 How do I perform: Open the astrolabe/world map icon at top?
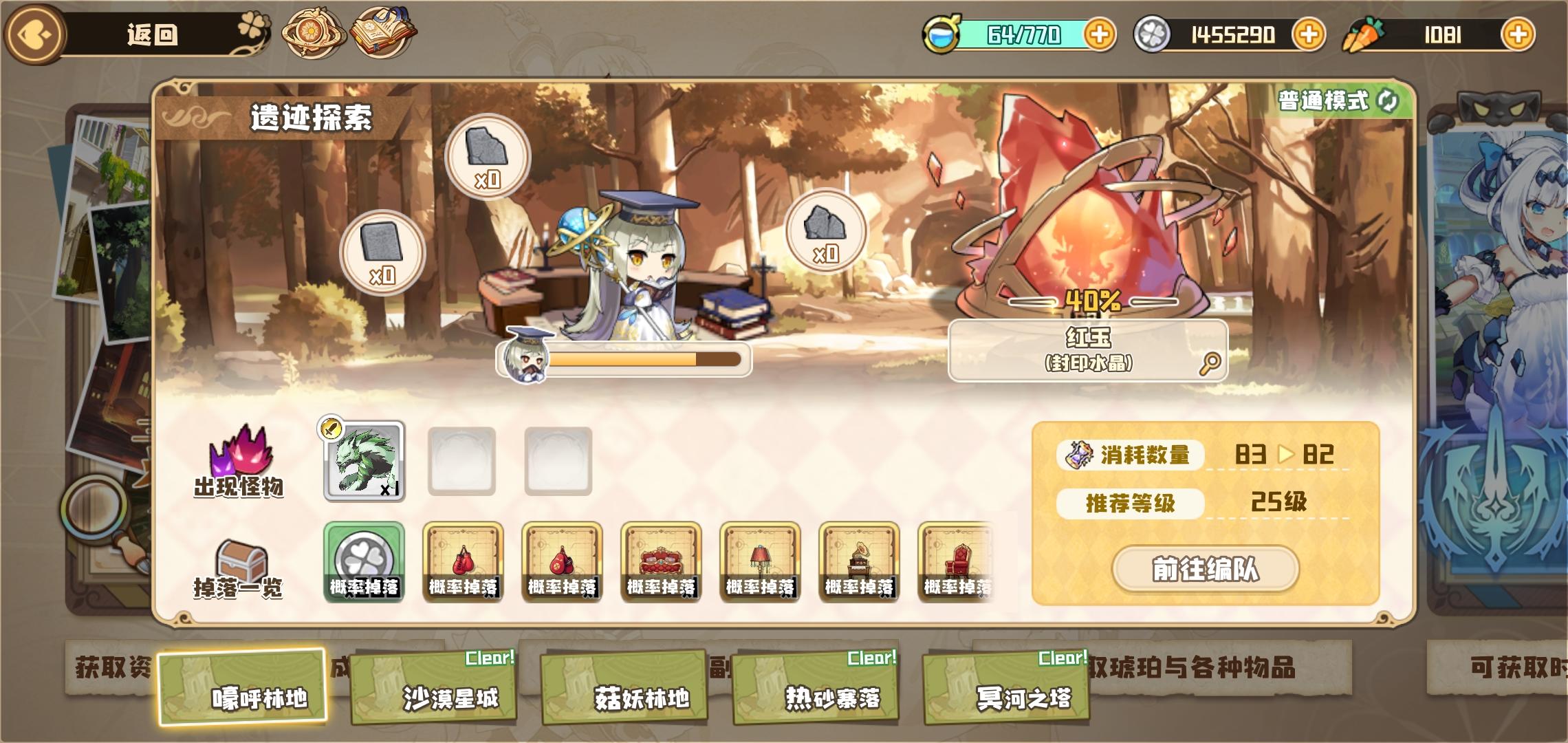(x=314, y=33)
